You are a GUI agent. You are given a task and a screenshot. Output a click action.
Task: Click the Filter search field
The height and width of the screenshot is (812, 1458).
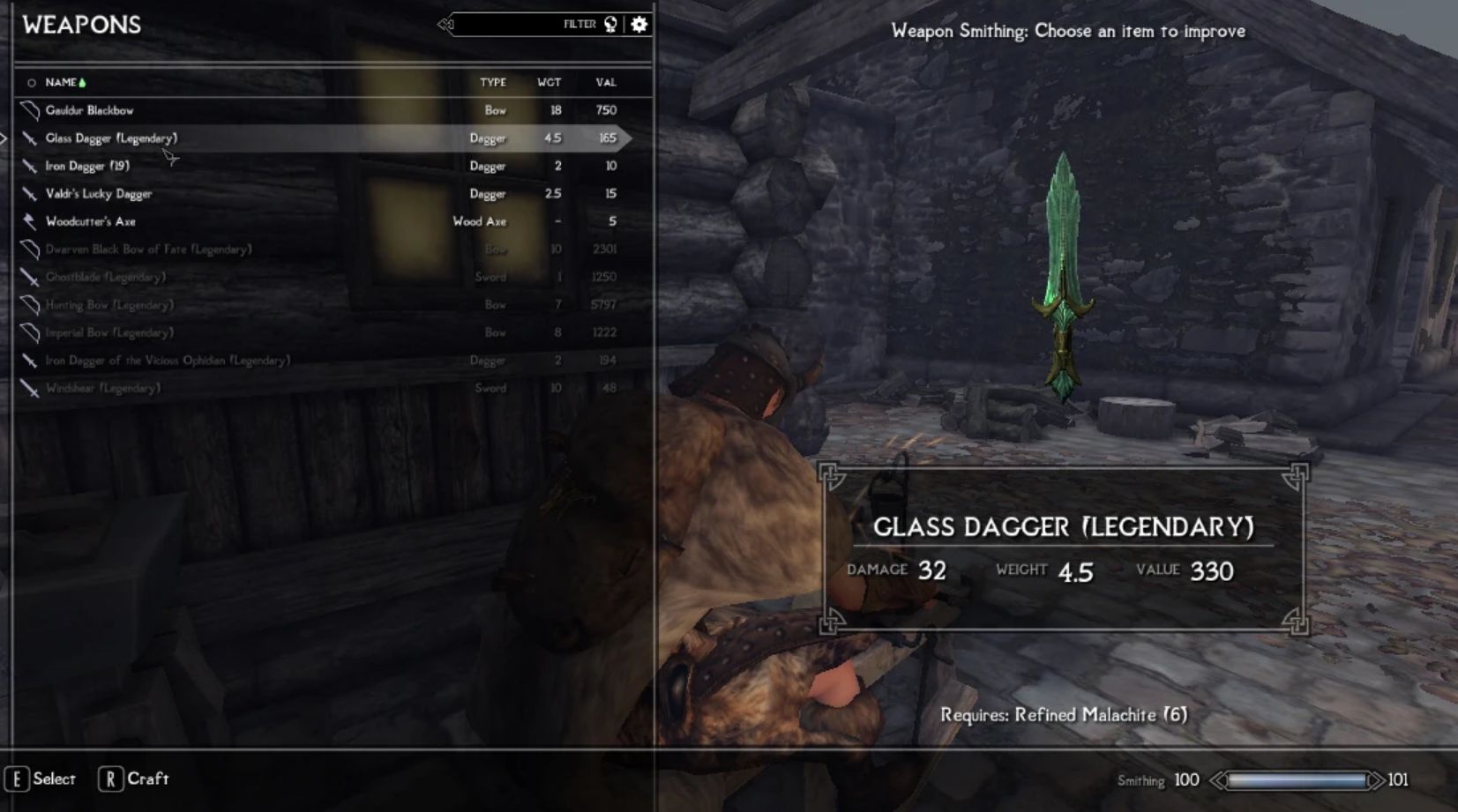click(x=520, y=25)
